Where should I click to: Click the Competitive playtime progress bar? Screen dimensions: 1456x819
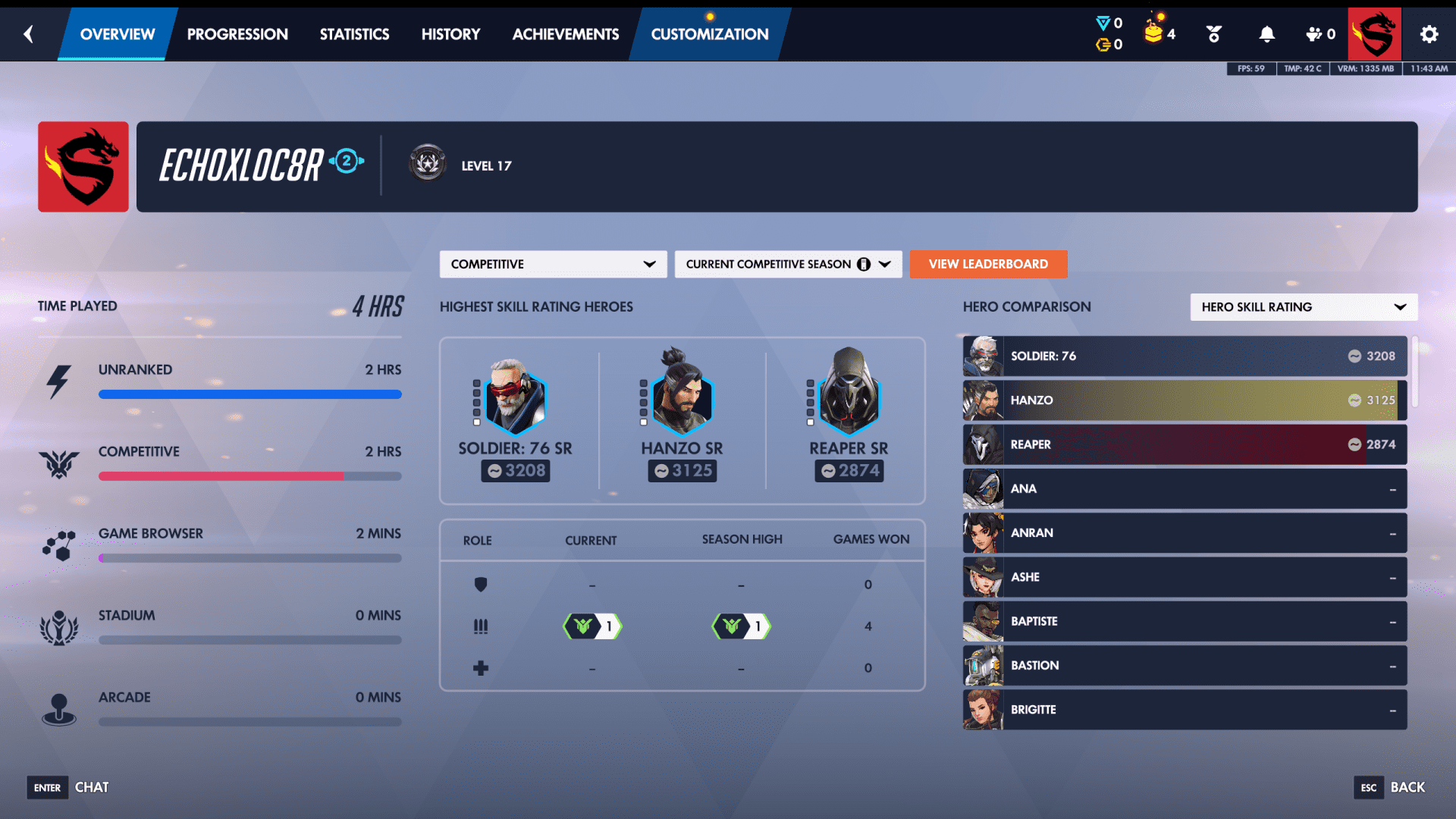click(x=250, y=476)
